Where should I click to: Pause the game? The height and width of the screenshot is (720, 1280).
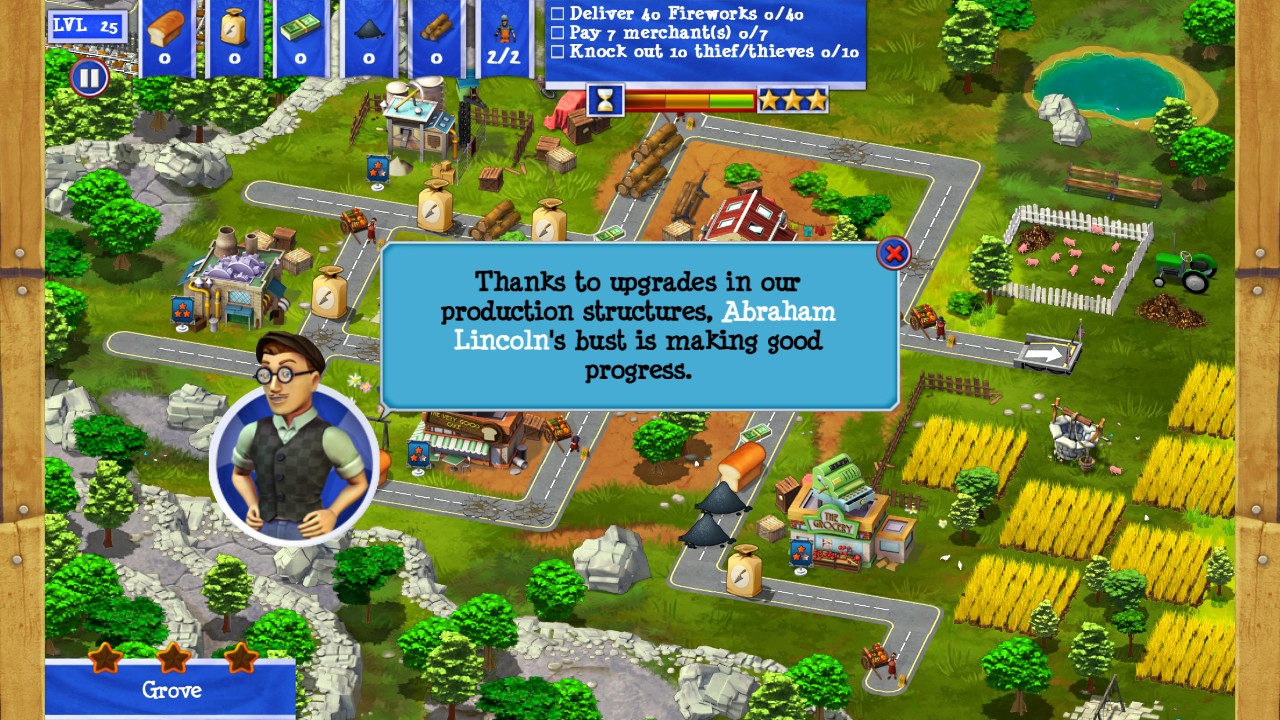point(89,77)
